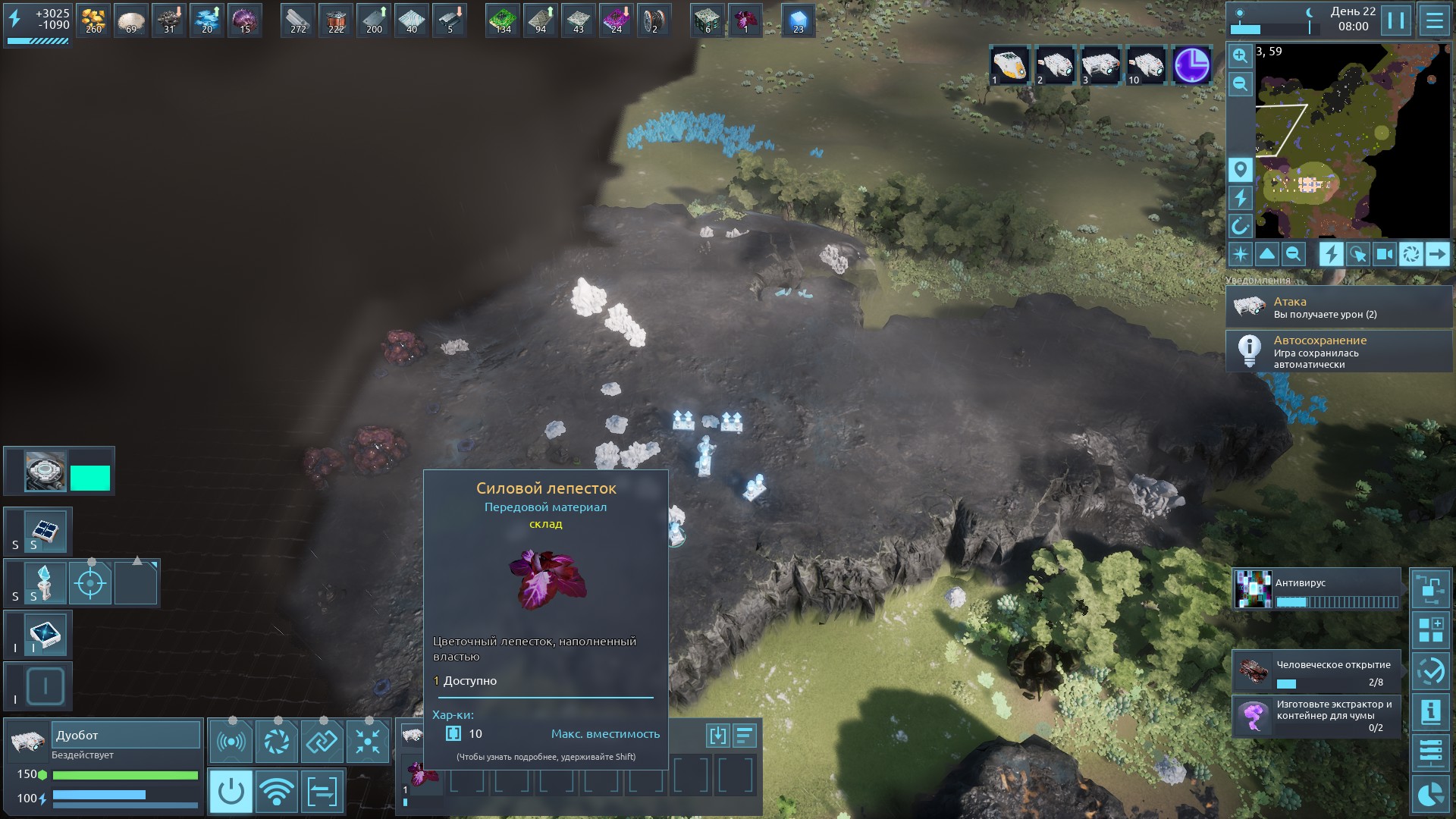Zoom out on the minimap
This screenshot has height=819, width=1456.
(1240, 83)
